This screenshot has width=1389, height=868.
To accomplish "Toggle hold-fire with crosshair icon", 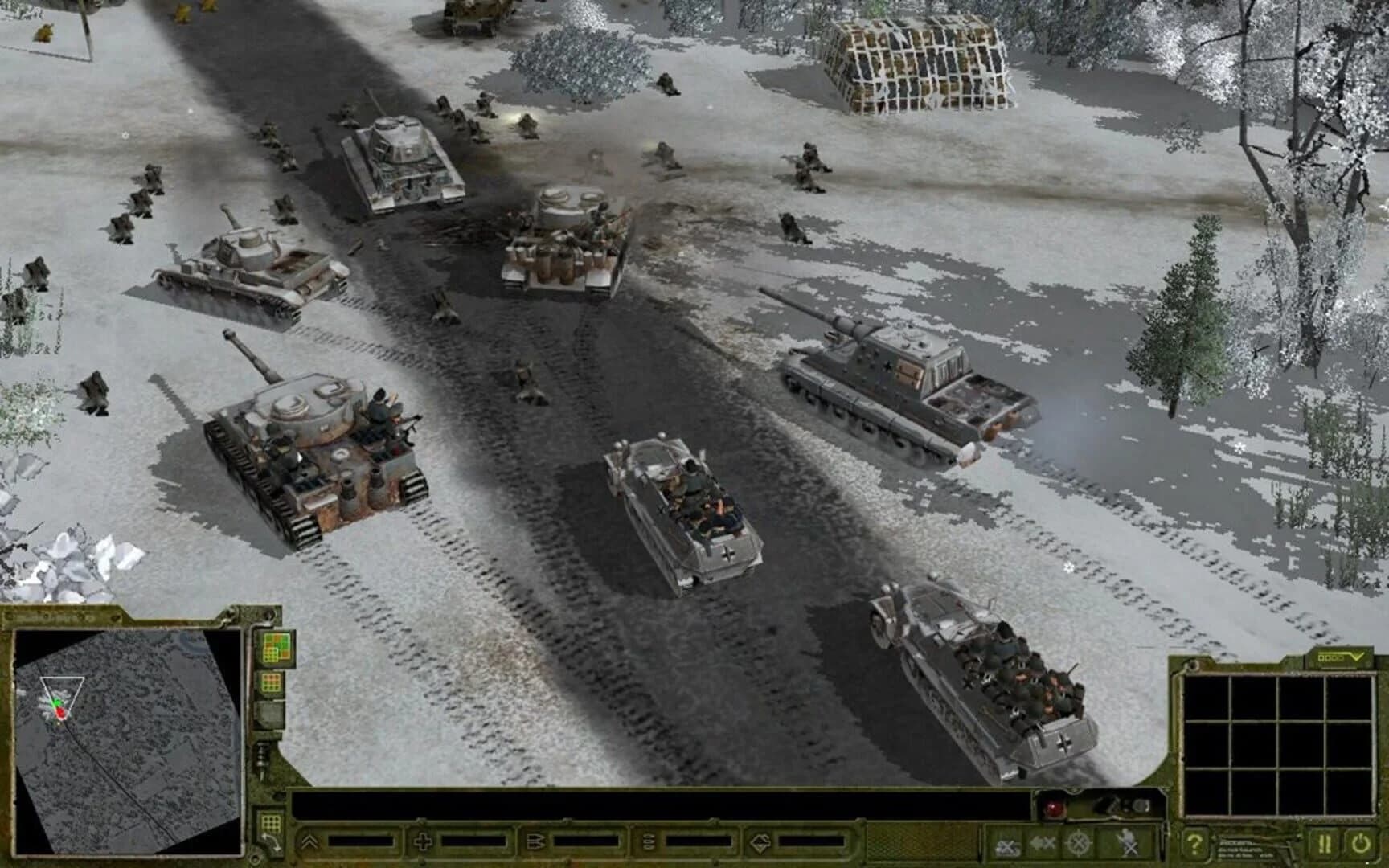I will tap(1077, 841).
